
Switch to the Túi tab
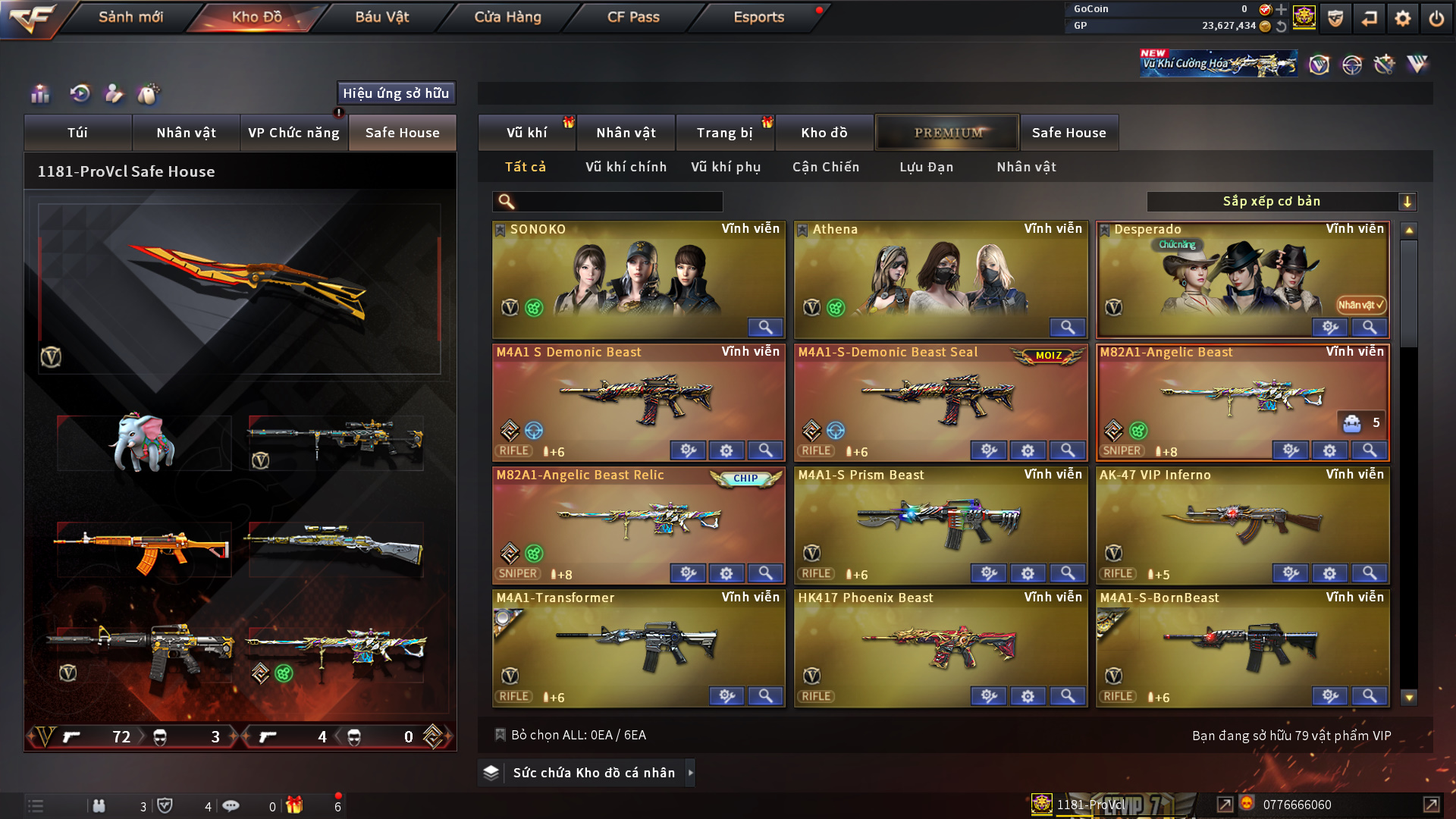77,133
